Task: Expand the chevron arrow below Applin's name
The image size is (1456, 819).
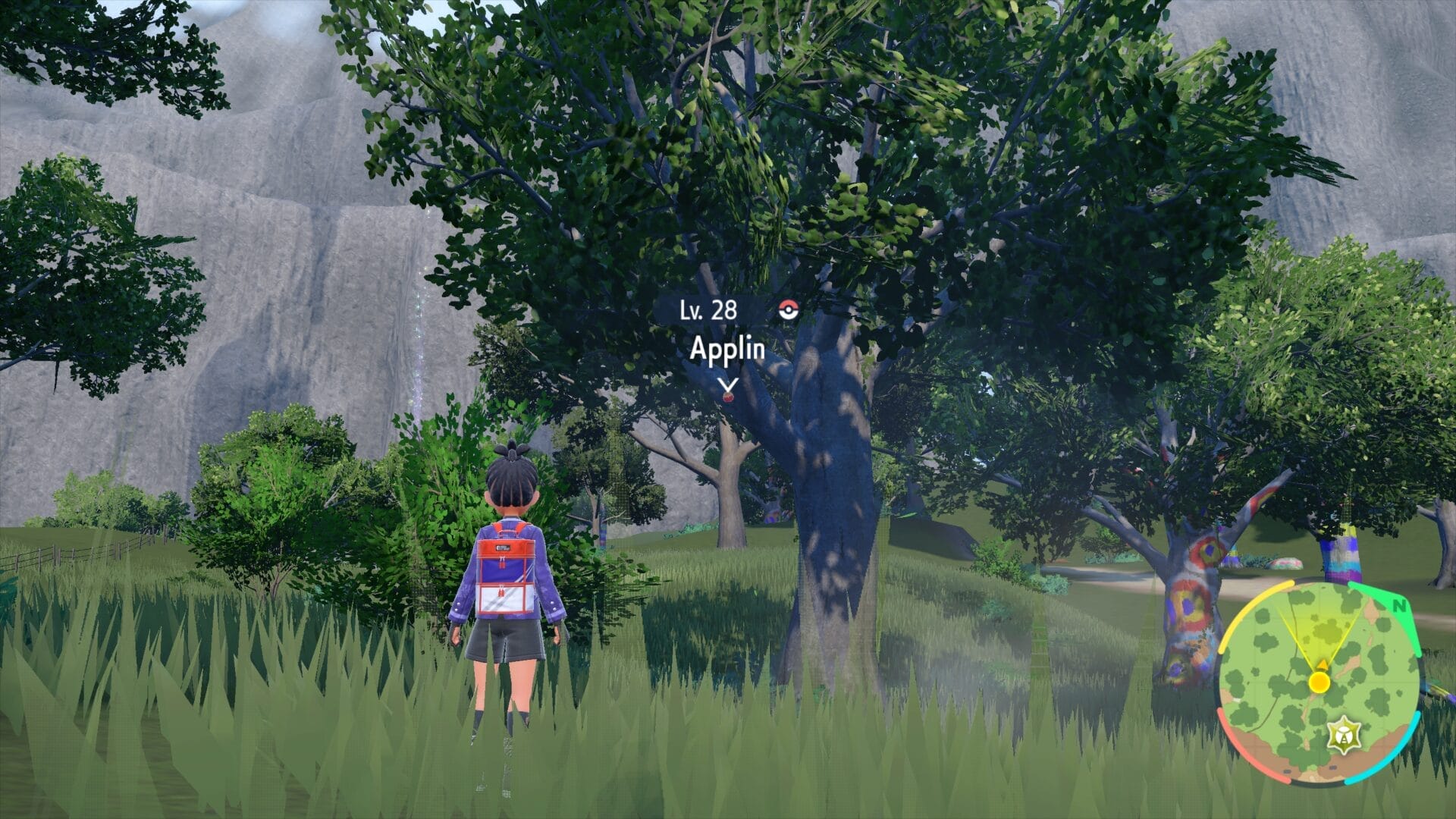Action: point(728,384)
